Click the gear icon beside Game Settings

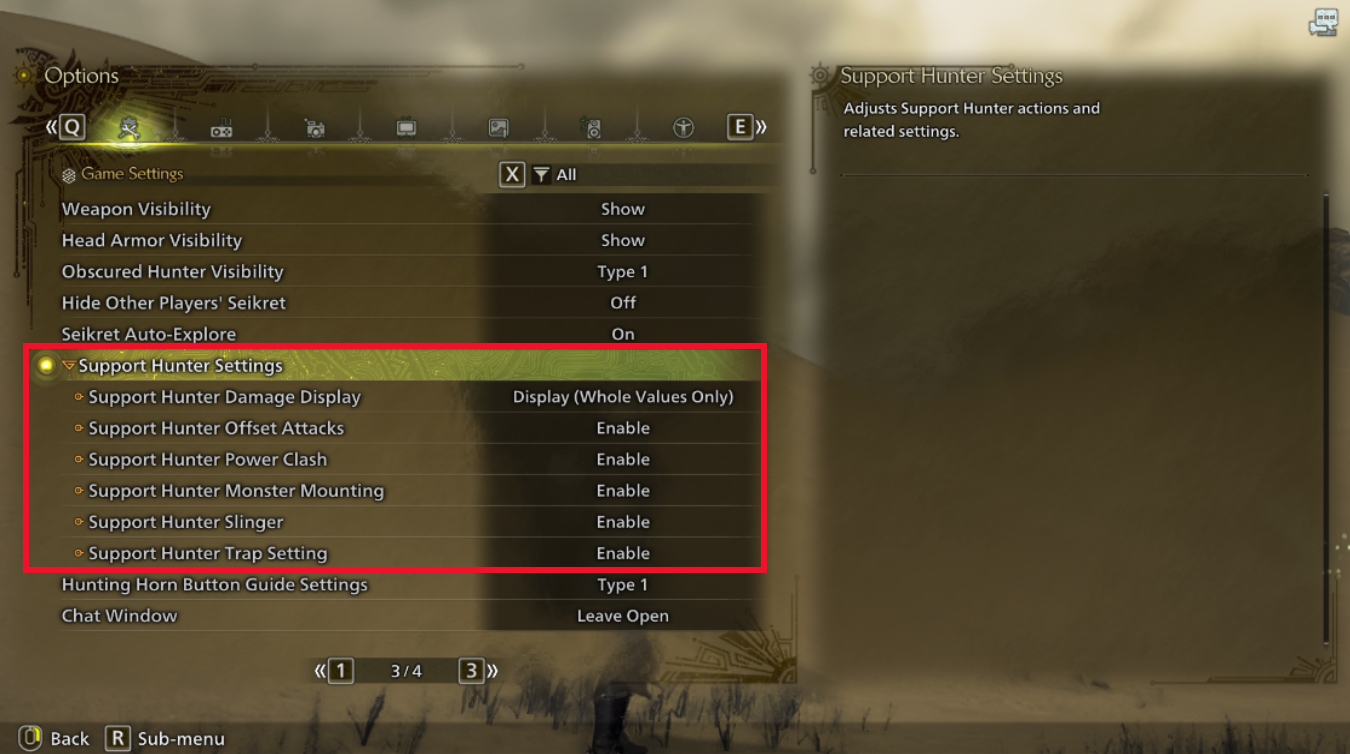pyautogui.click(x=68, y=173)
